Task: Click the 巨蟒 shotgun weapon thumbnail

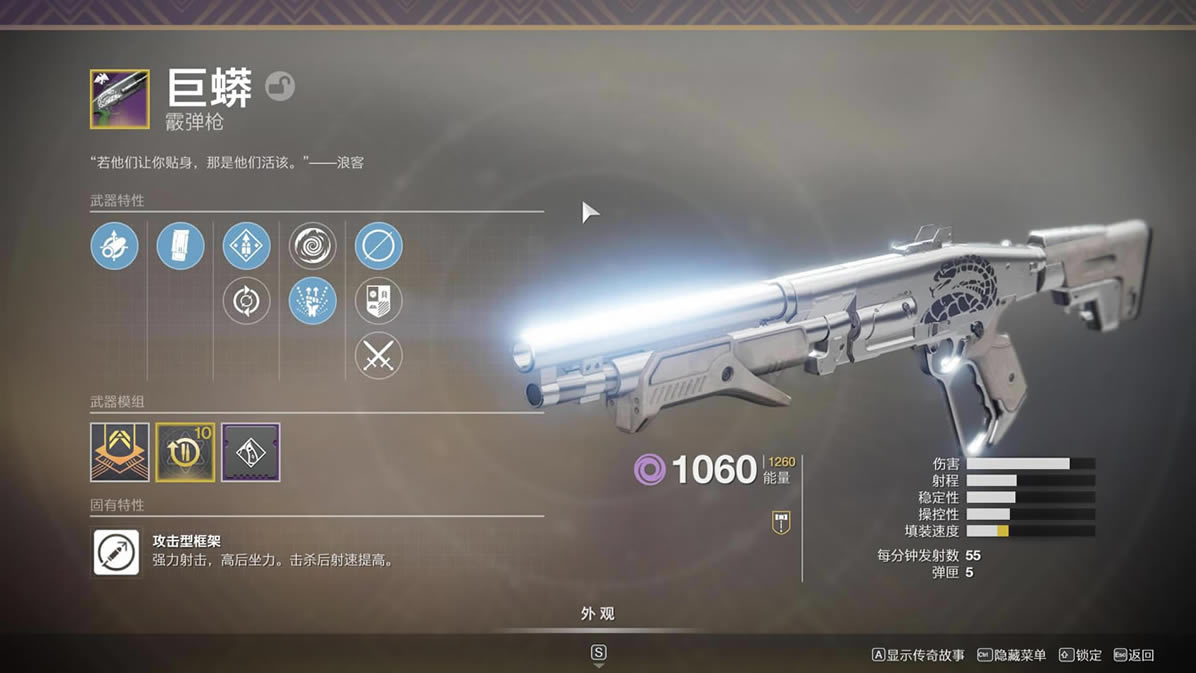Action: pyautogui.click(x=119, y=99)
